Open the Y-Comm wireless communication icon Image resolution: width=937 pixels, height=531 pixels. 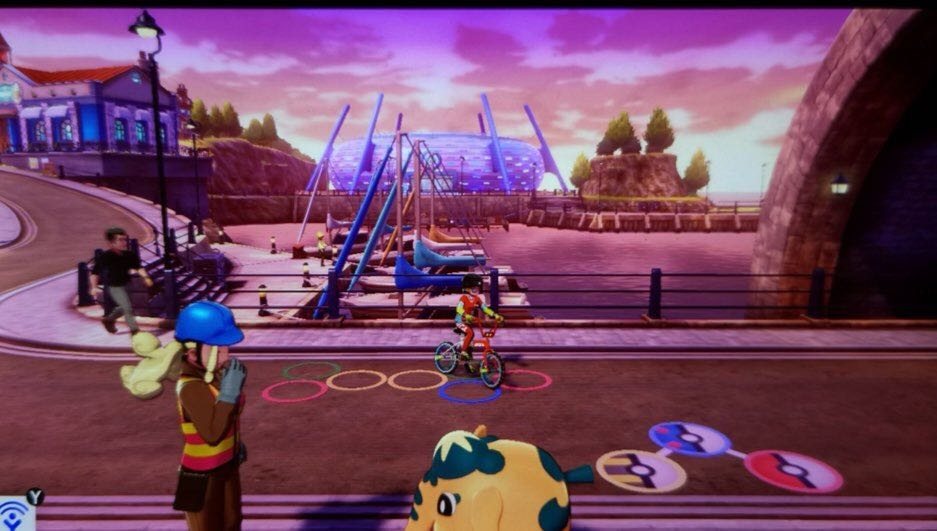[x=15, y=514]
